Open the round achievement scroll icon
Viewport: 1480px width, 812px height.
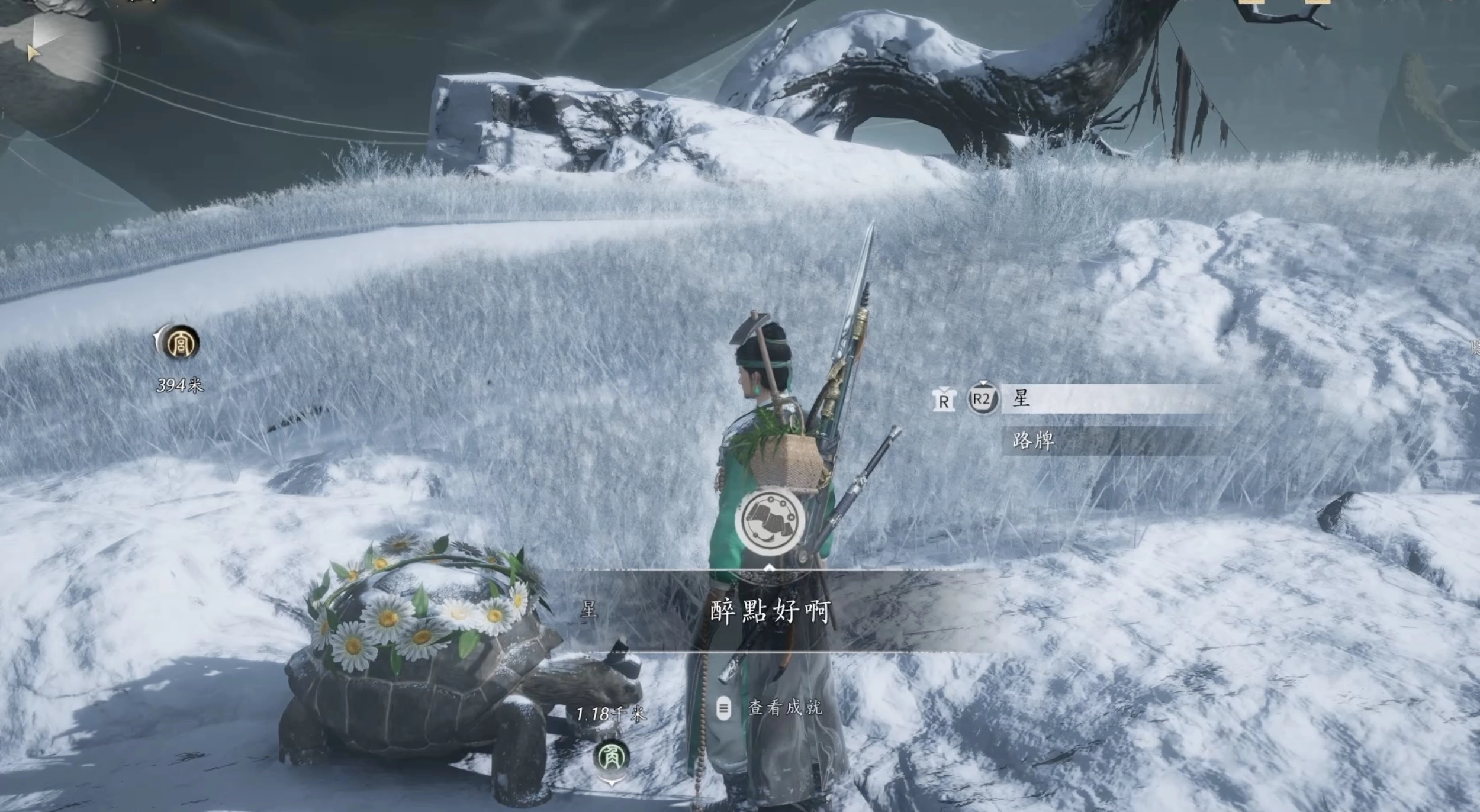(770, 521)
